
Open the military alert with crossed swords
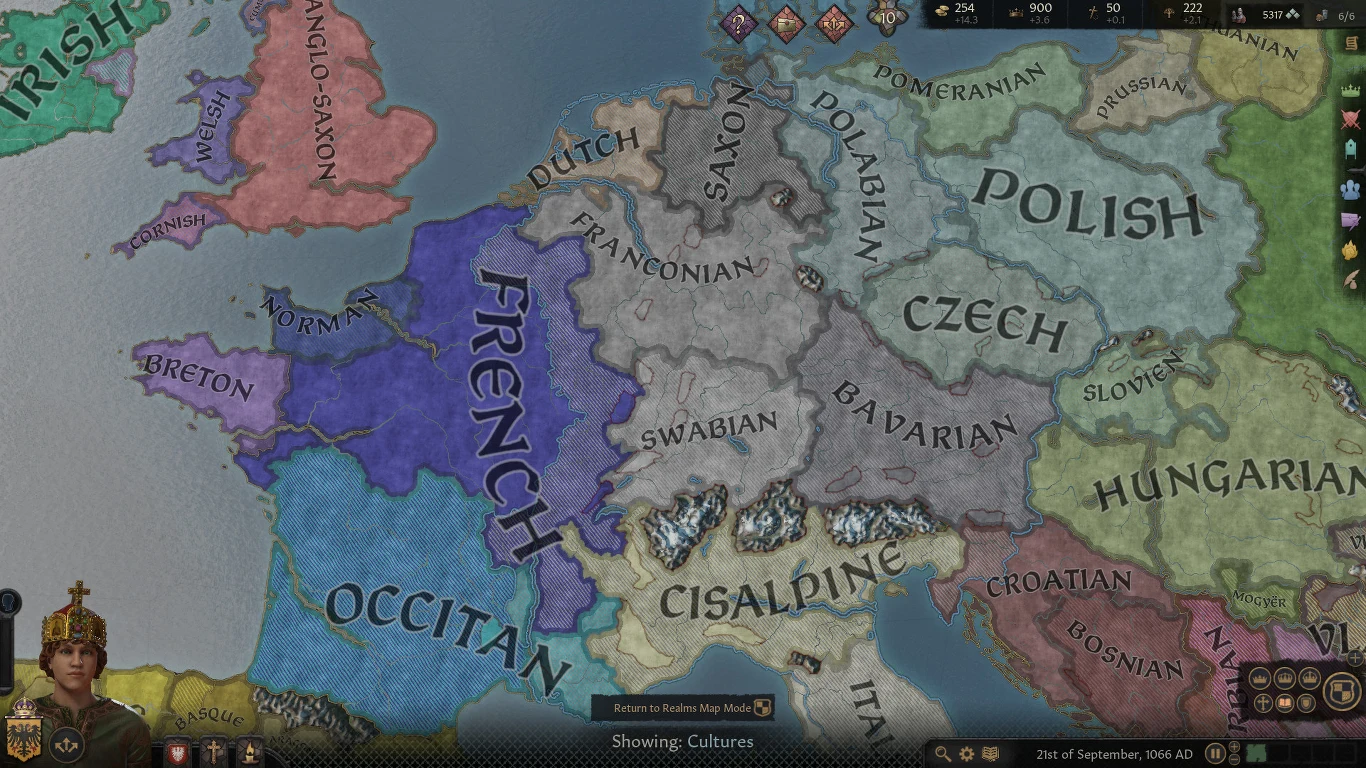(x=1352, y=118)
